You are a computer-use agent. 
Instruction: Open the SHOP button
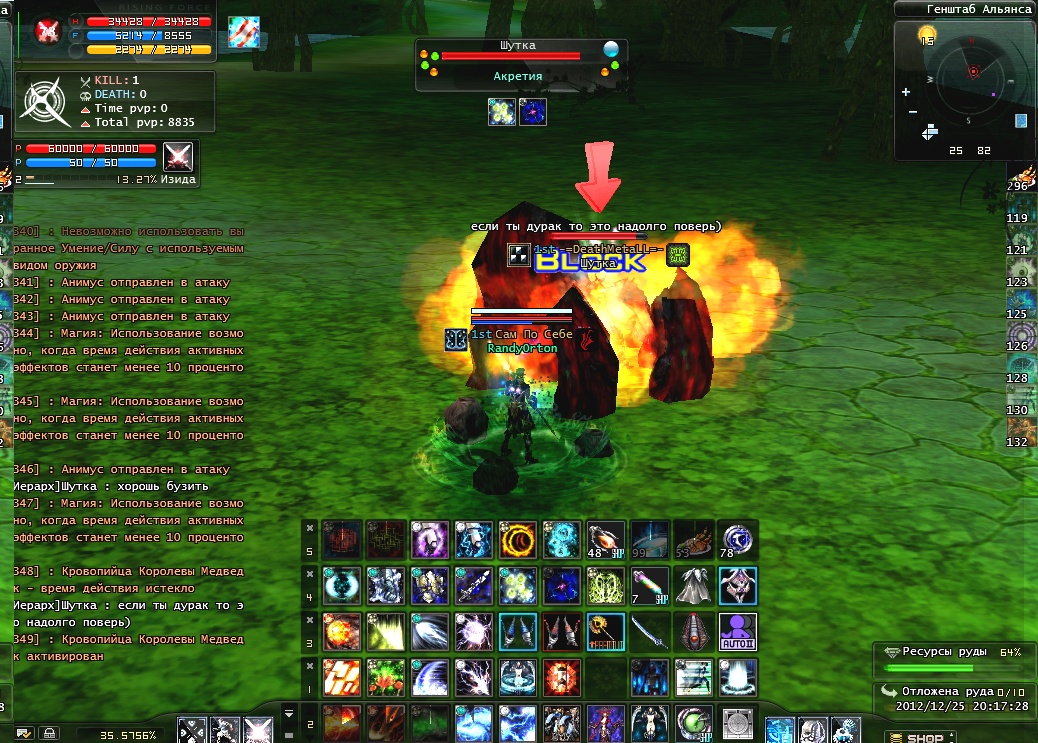pyautogui.click(x=915, y=738)
